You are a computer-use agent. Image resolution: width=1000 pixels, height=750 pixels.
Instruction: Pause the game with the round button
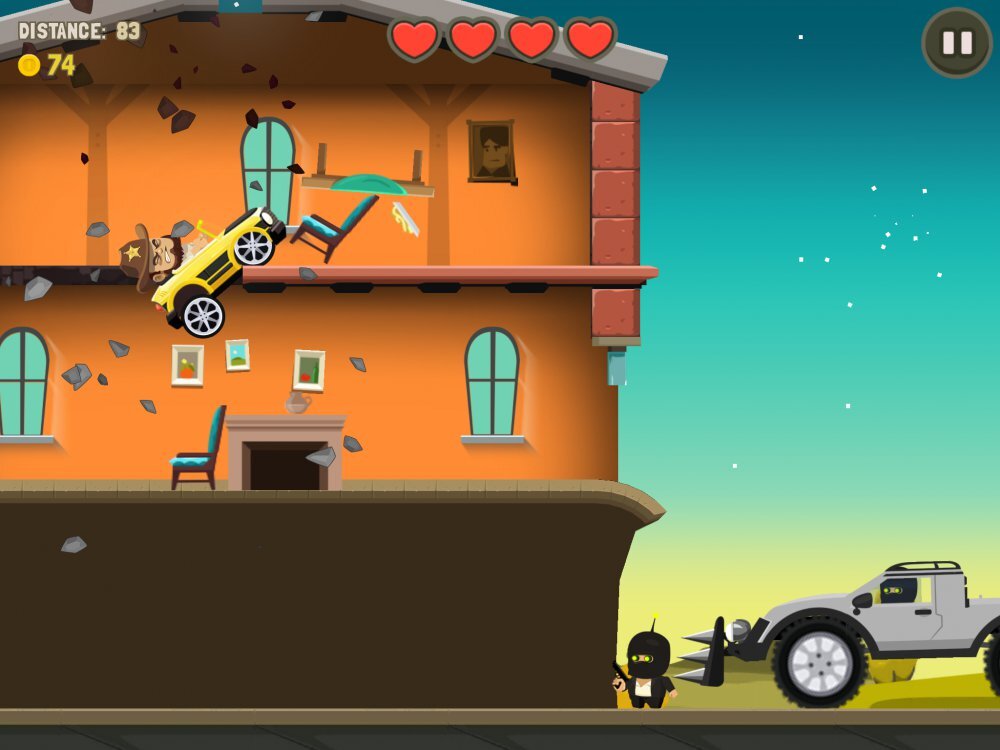[956, 43]
